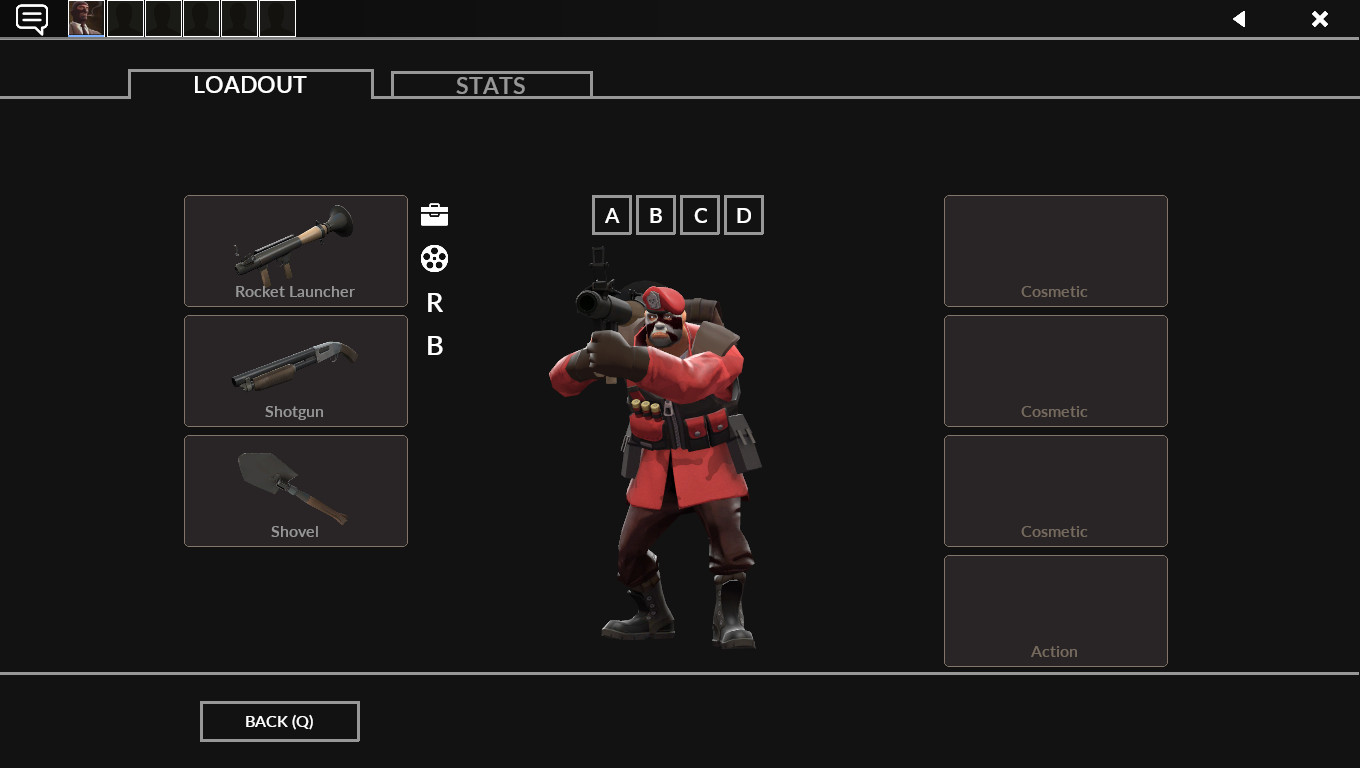
Task: Open the topmost Cosmetic slot
Action: point(1055,251)
